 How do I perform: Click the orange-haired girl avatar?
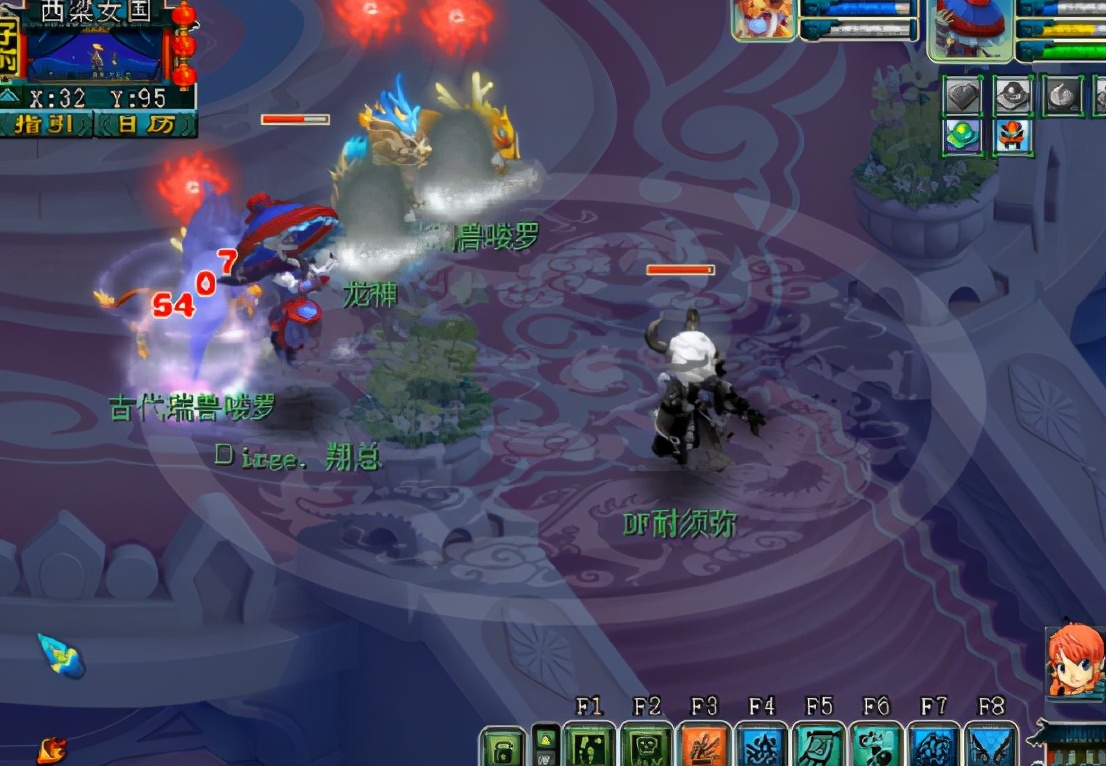1075,661
